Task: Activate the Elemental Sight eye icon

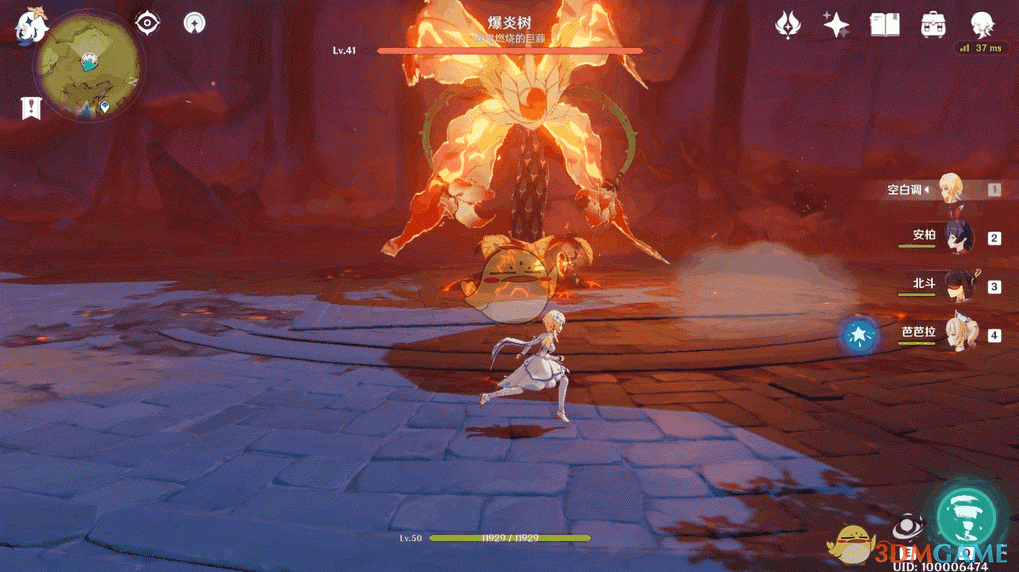Action: pyautogui.click(x=148, y=22)
